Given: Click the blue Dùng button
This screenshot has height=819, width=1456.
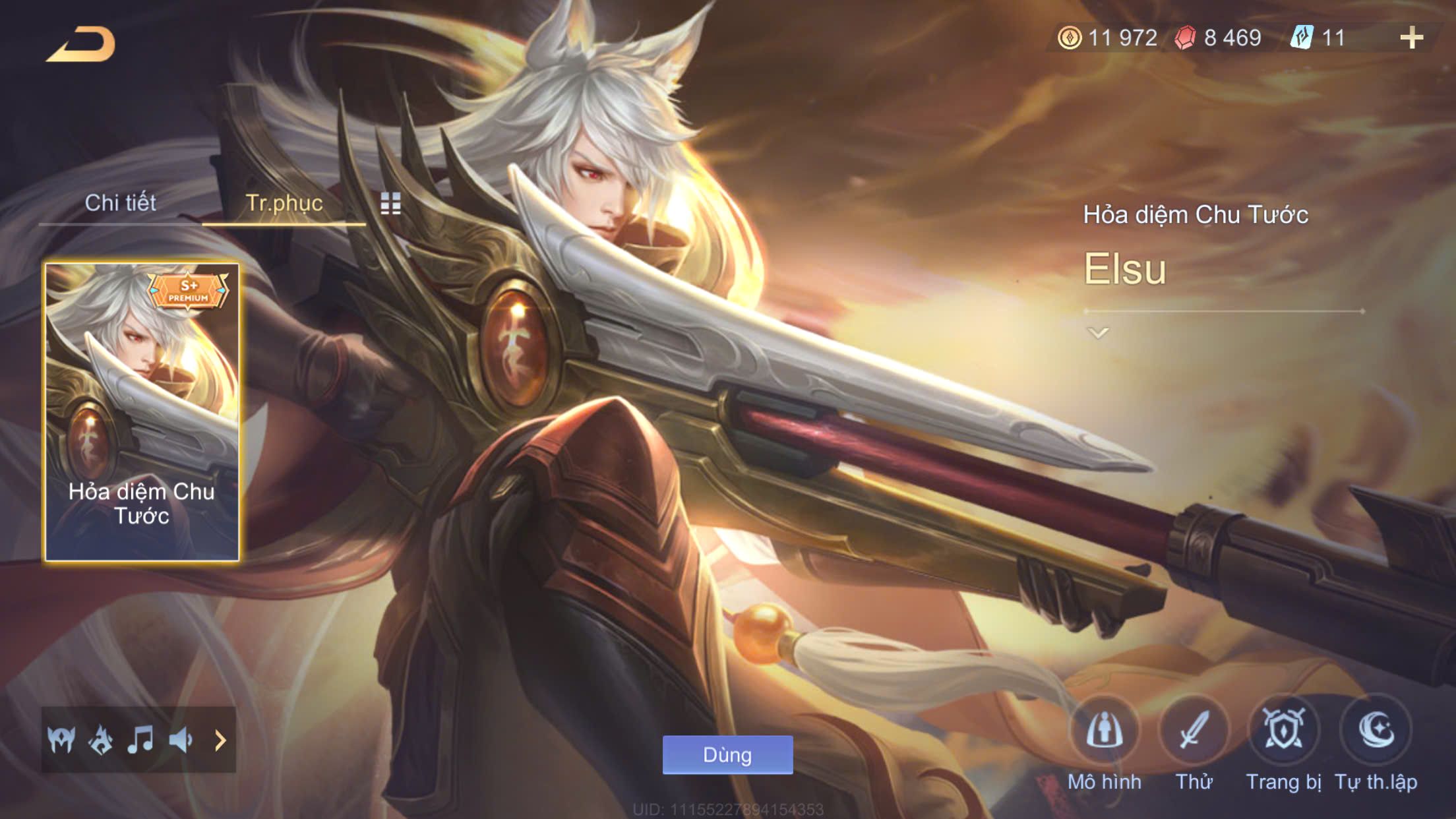Looking at the screenshot, I should click(x=727, y=754).
